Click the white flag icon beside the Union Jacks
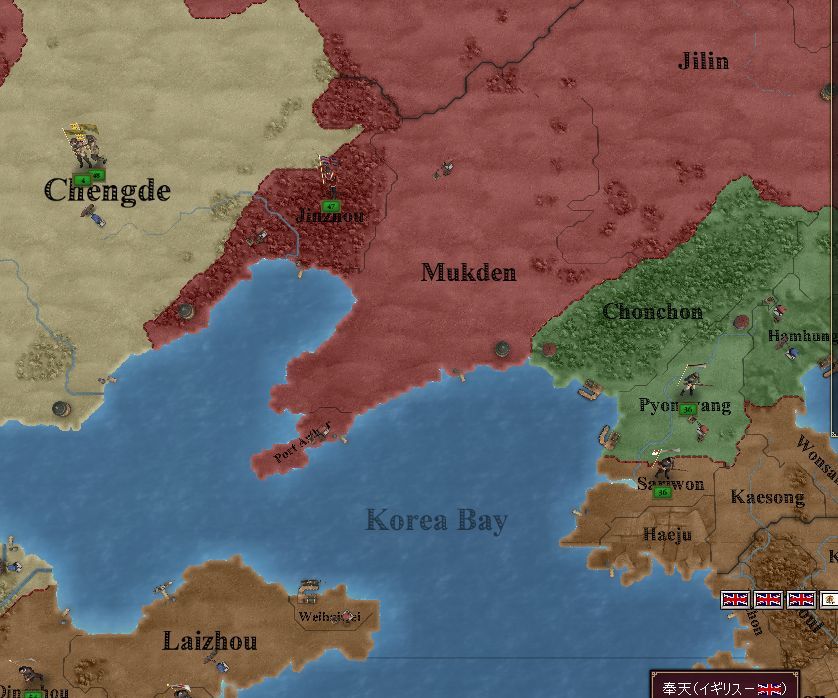838x698 pixels. 830,599
